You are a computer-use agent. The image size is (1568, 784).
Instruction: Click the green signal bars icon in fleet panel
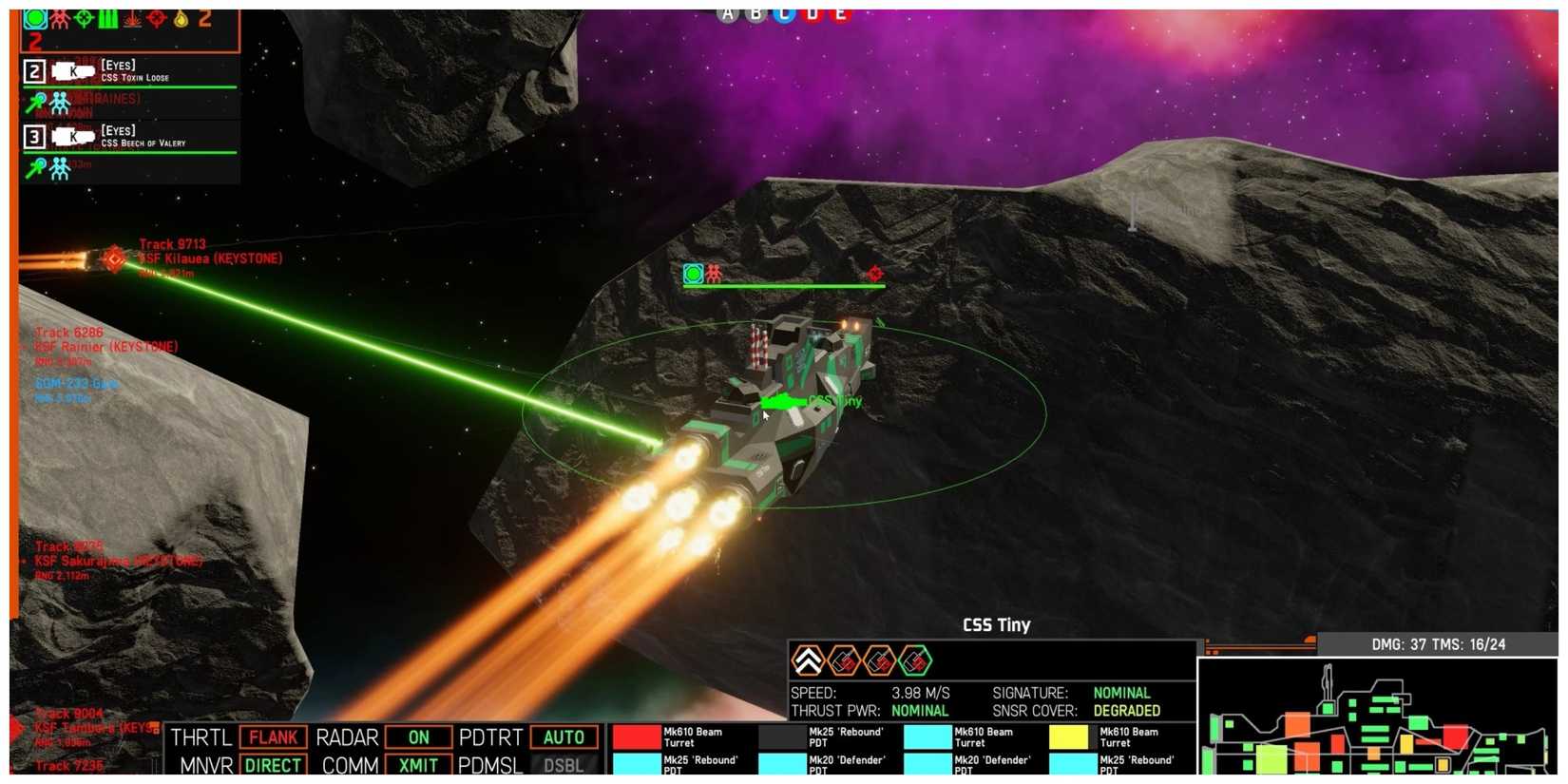pos(109,20)
